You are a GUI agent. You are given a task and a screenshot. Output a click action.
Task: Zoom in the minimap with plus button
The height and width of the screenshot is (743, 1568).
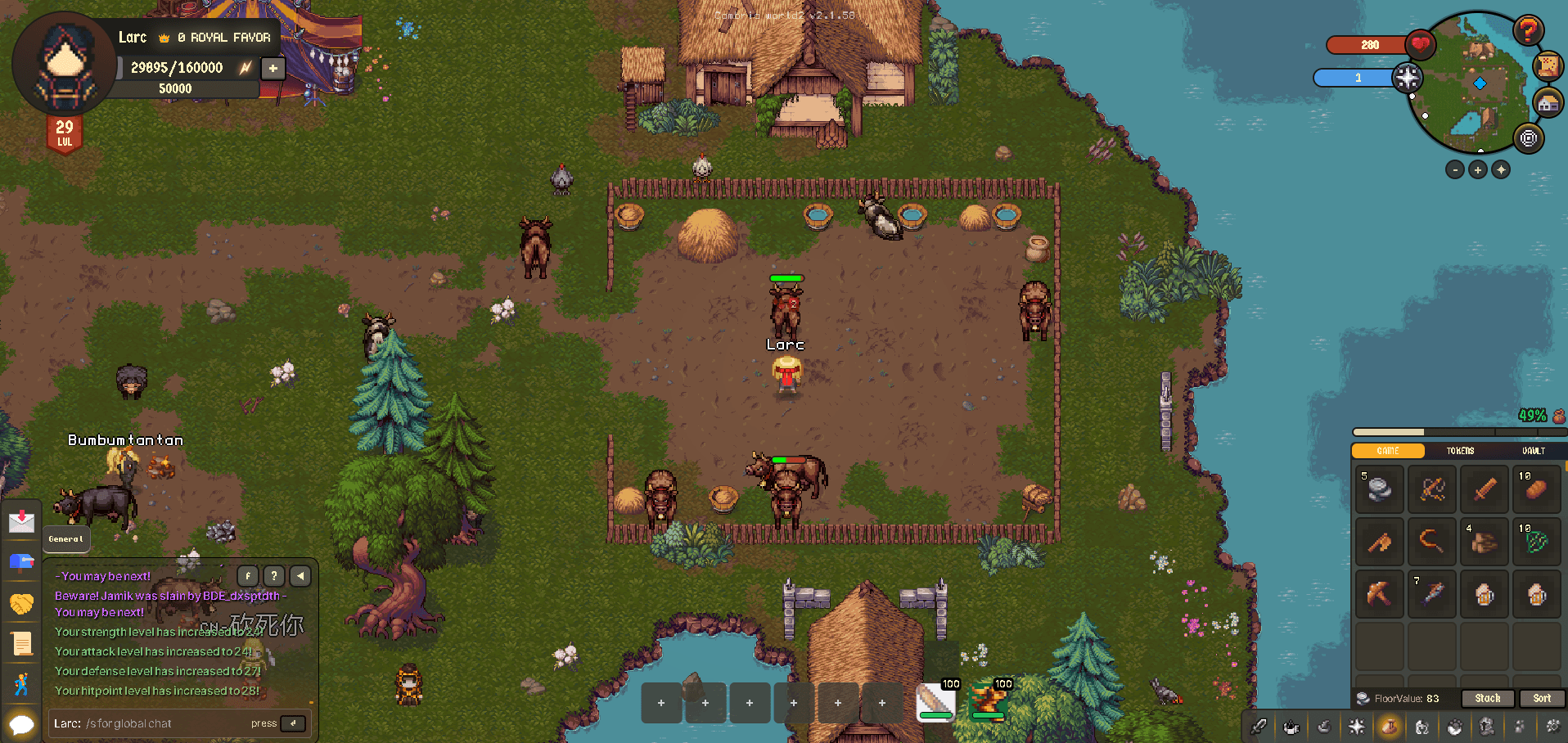tap(1477, 170)
